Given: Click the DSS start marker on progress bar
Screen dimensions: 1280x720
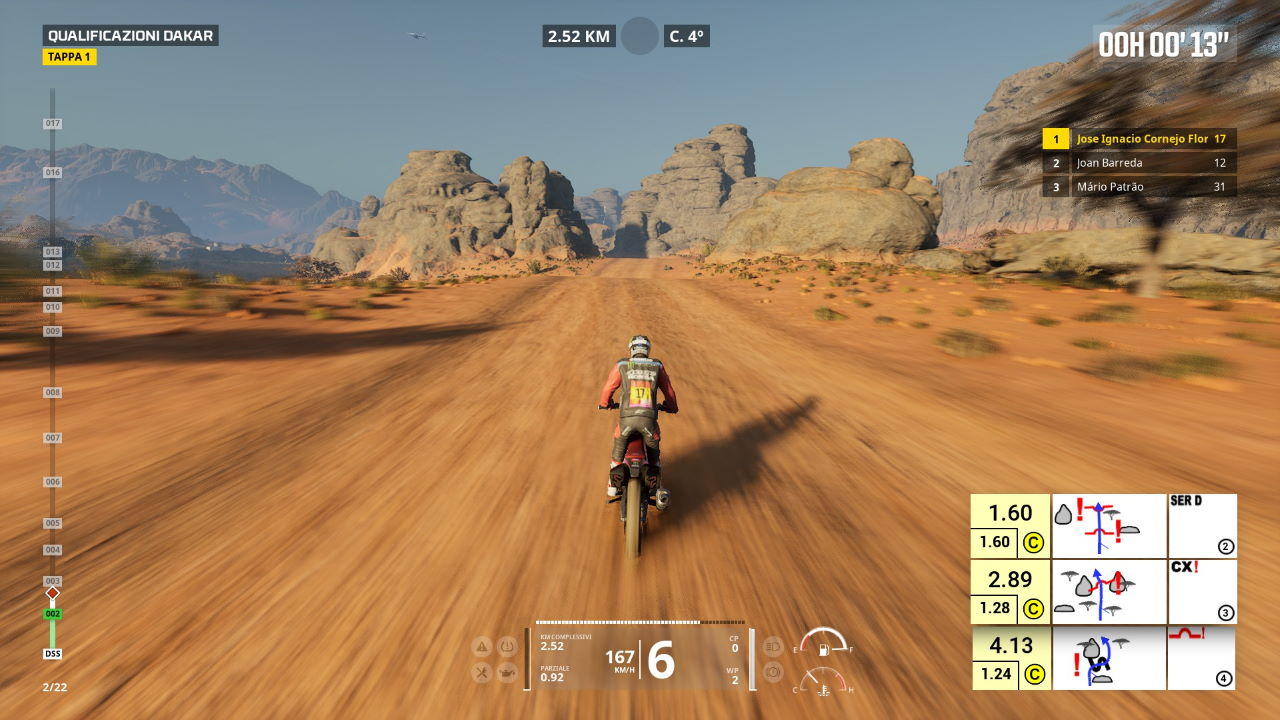Looking at the screenshot, I should click(52, 654).
